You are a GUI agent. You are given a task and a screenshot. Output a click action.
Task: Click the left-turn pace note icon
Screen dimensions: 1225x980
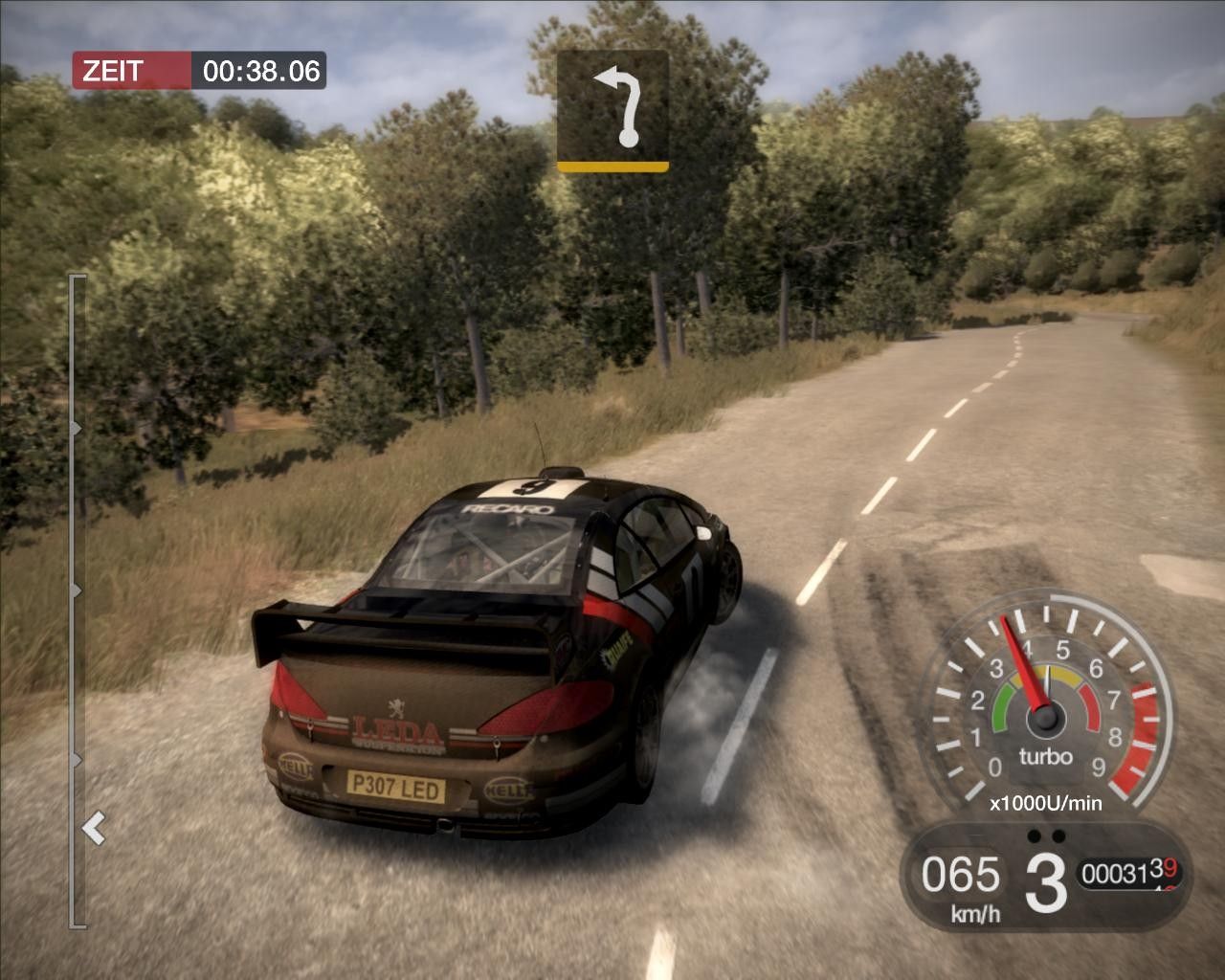click(x=612, y=110)
